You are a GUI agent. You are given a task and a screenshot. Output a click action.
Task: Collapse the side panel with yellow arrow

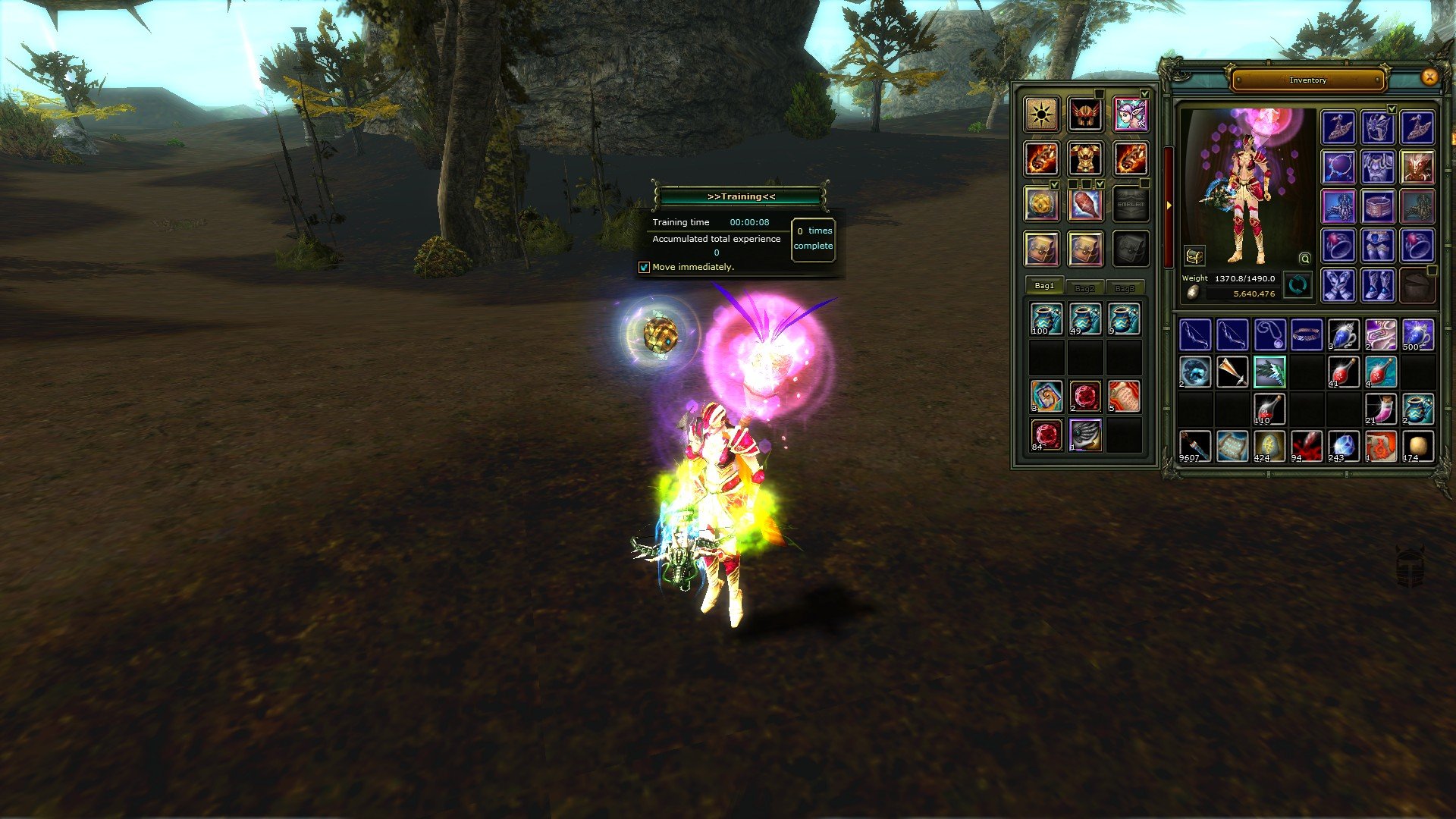(x=1168, y=205)
